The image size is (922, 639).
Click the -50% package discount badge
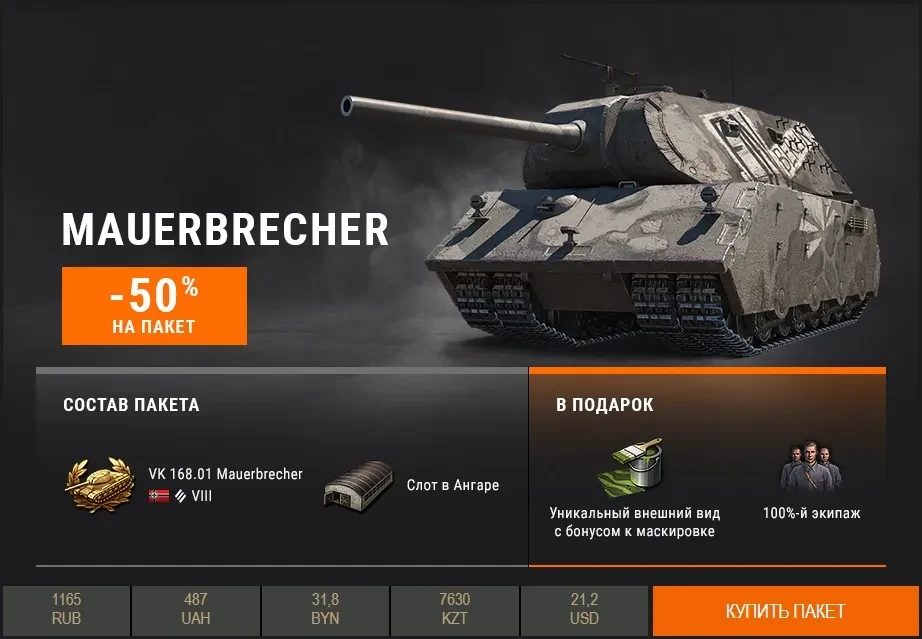(154, 305)
